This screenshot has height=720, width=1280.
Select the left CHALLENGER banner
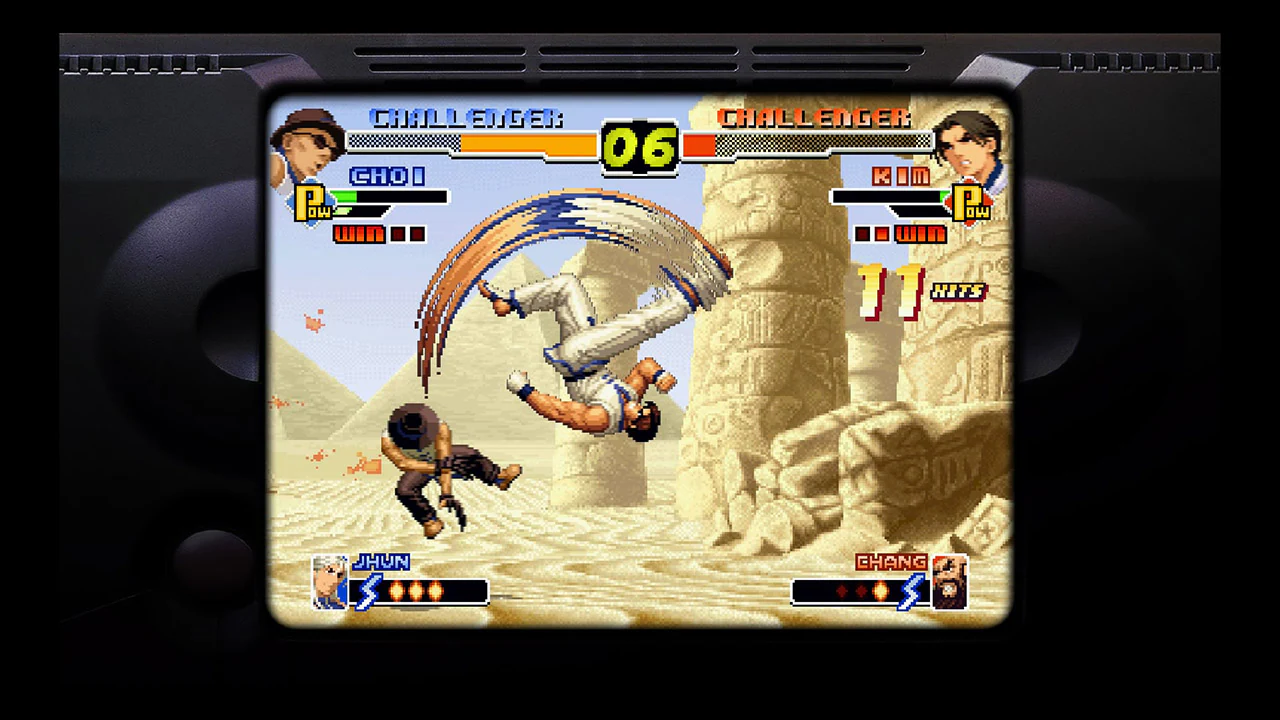pyautogui.click(x=463, y=117)
